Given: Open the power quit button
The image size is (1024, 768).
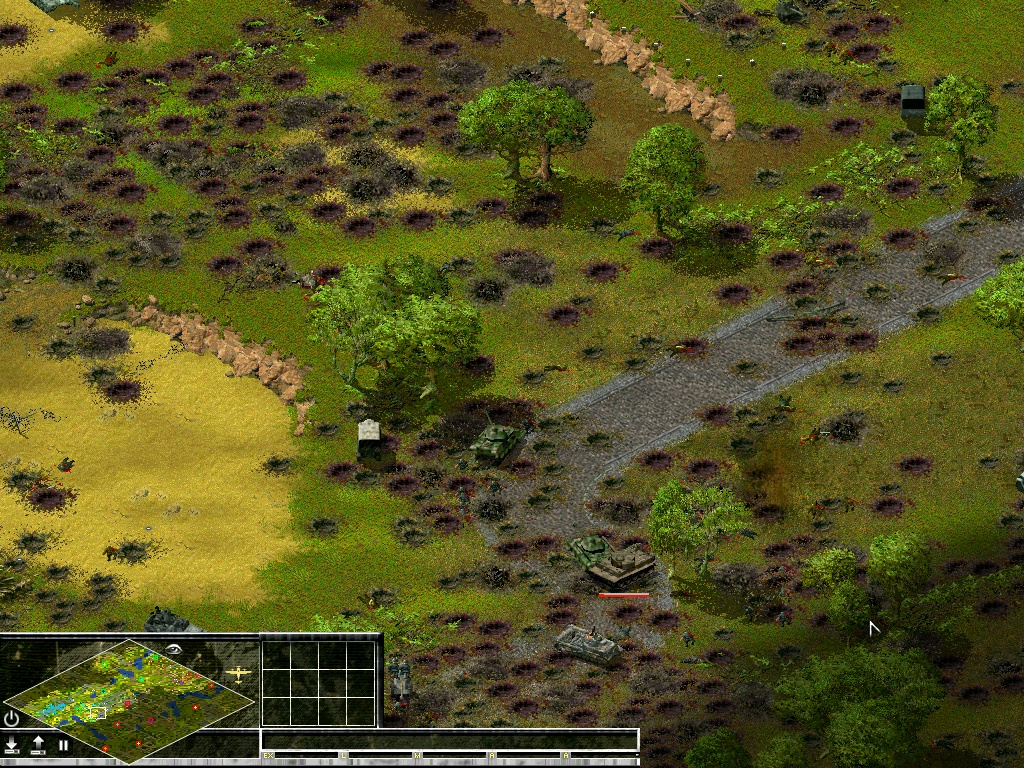Looking at the screenshot, I should click(x=12, y=718).
